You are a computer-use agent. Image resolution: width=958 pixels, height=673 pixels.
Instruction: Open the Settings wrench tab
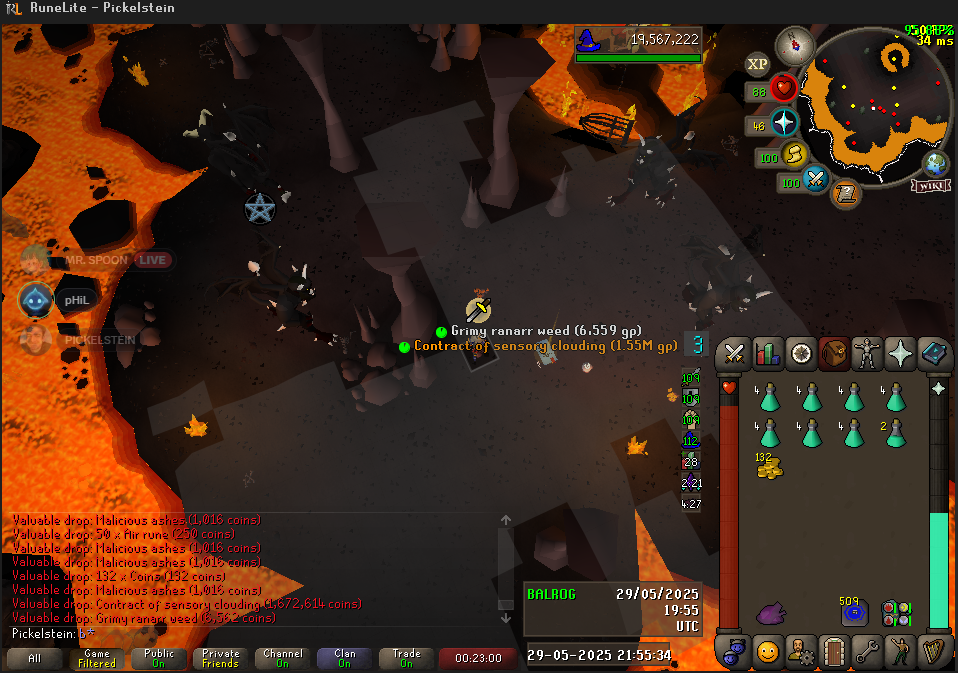(x=868, y=652)
